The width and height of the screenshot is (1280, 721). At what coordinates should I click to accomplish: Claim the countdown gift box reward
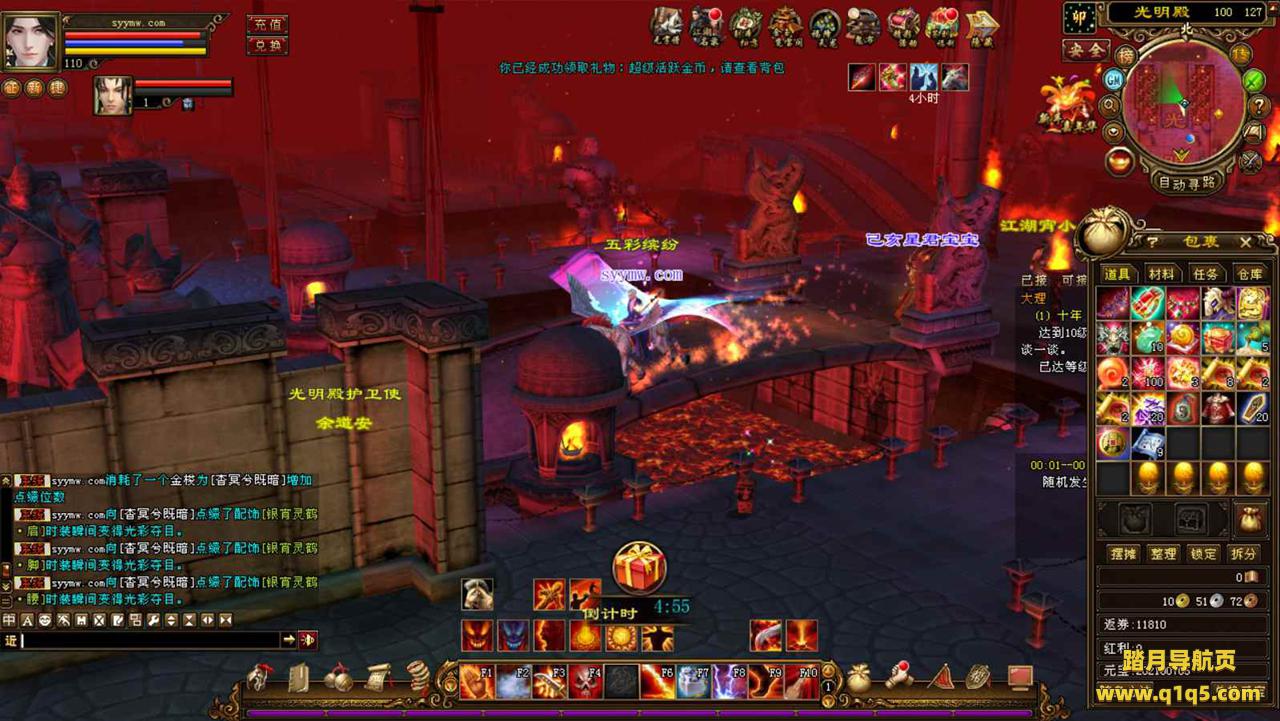click(639, 568)
